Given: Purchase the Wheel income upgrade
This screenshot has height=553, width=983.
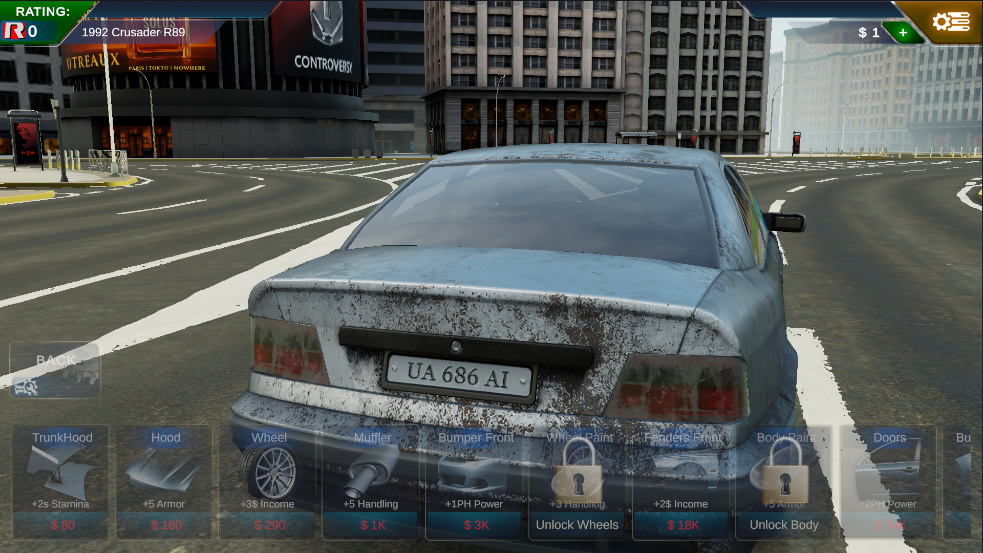Looking at the screenshot, I should (269, 482).
